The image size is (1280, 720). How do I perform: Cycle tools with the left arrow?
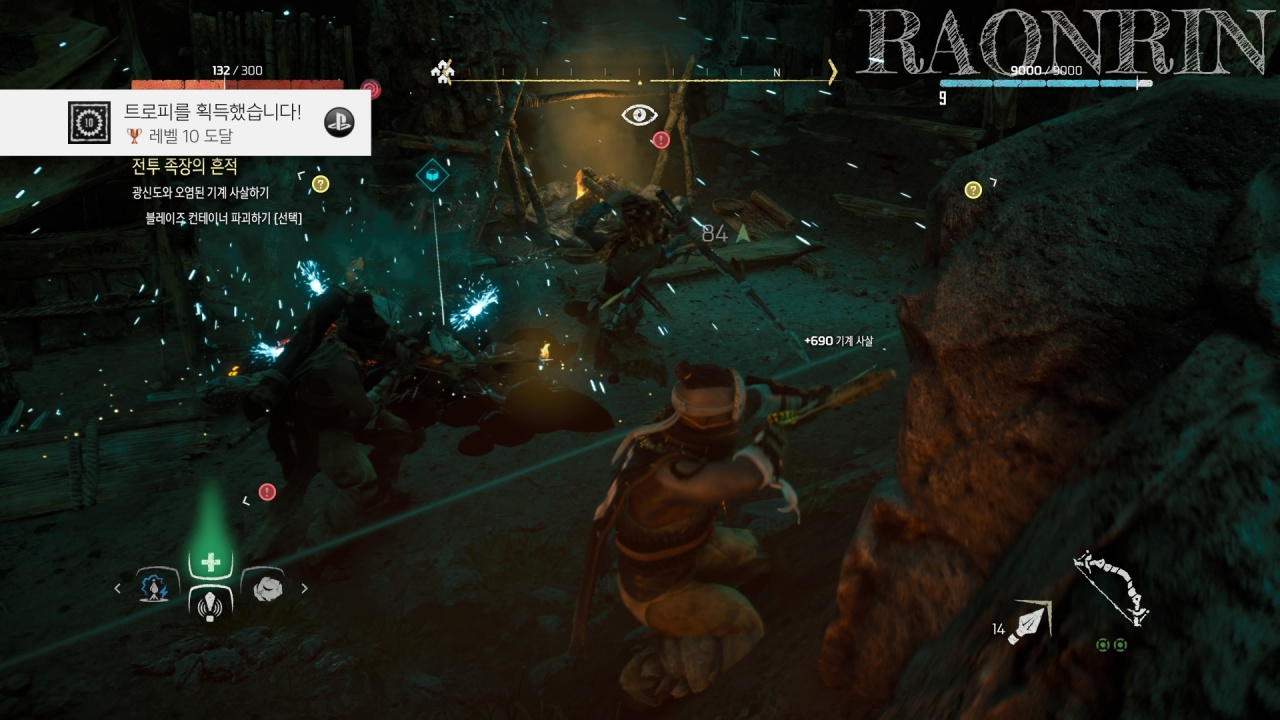click(118, 589)
